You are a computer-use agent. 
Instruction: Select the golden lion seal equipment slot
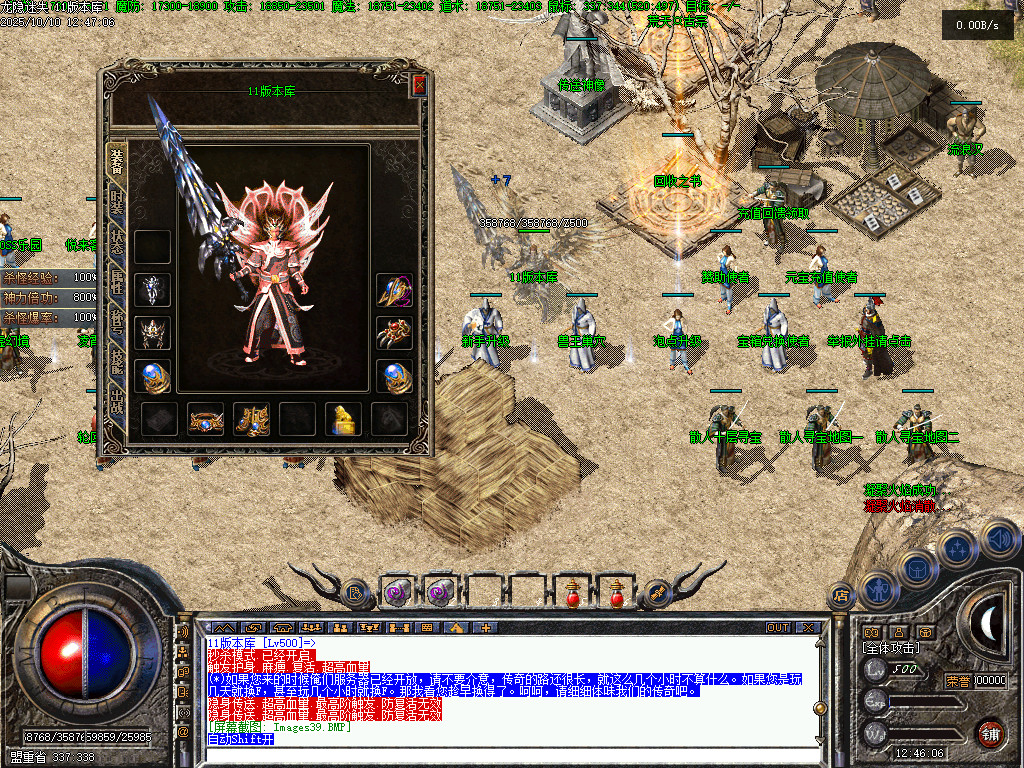(343, 419)
